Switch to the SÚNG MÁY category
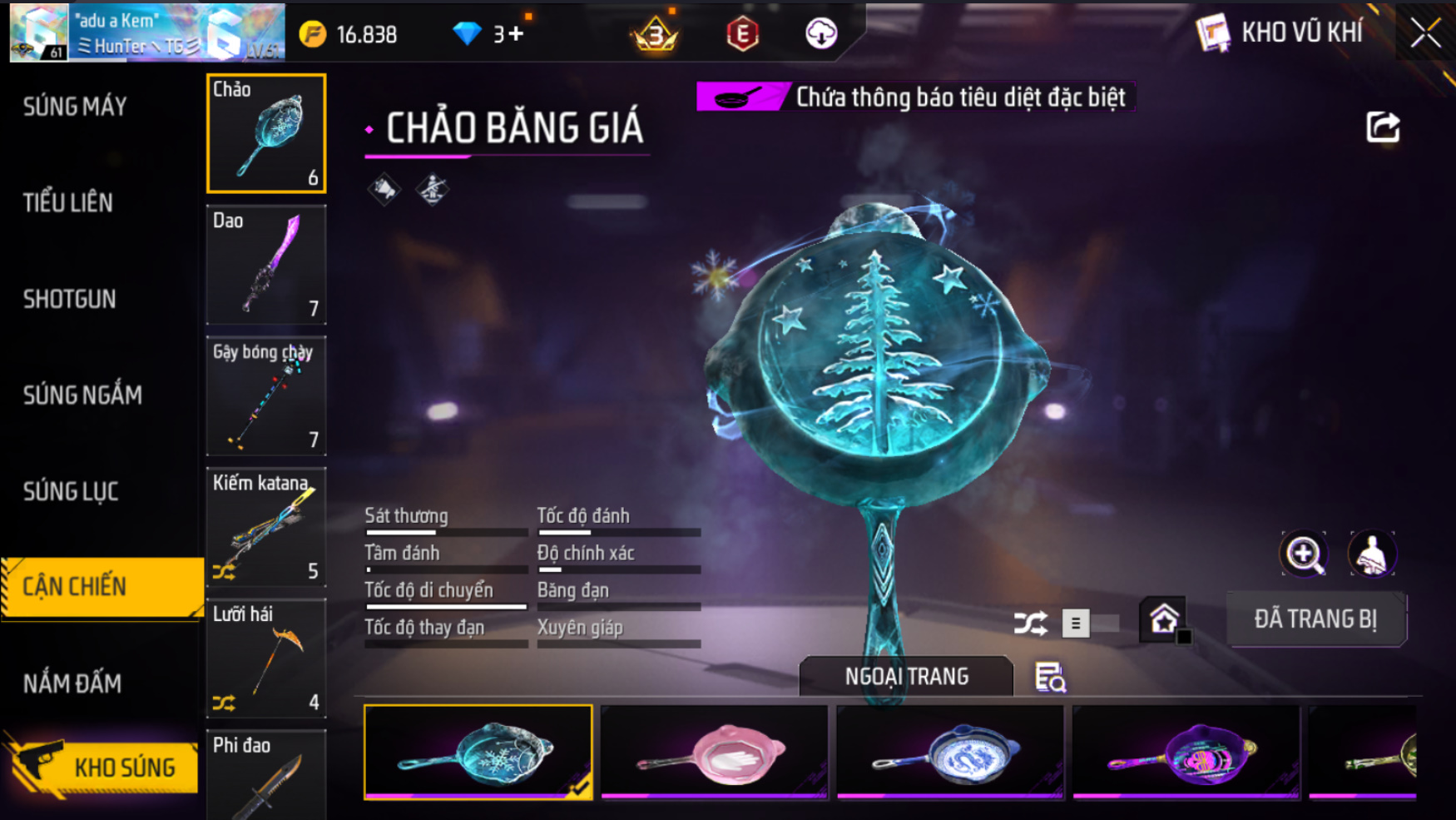Screen dimensions: 1456x820 point(75,107)
